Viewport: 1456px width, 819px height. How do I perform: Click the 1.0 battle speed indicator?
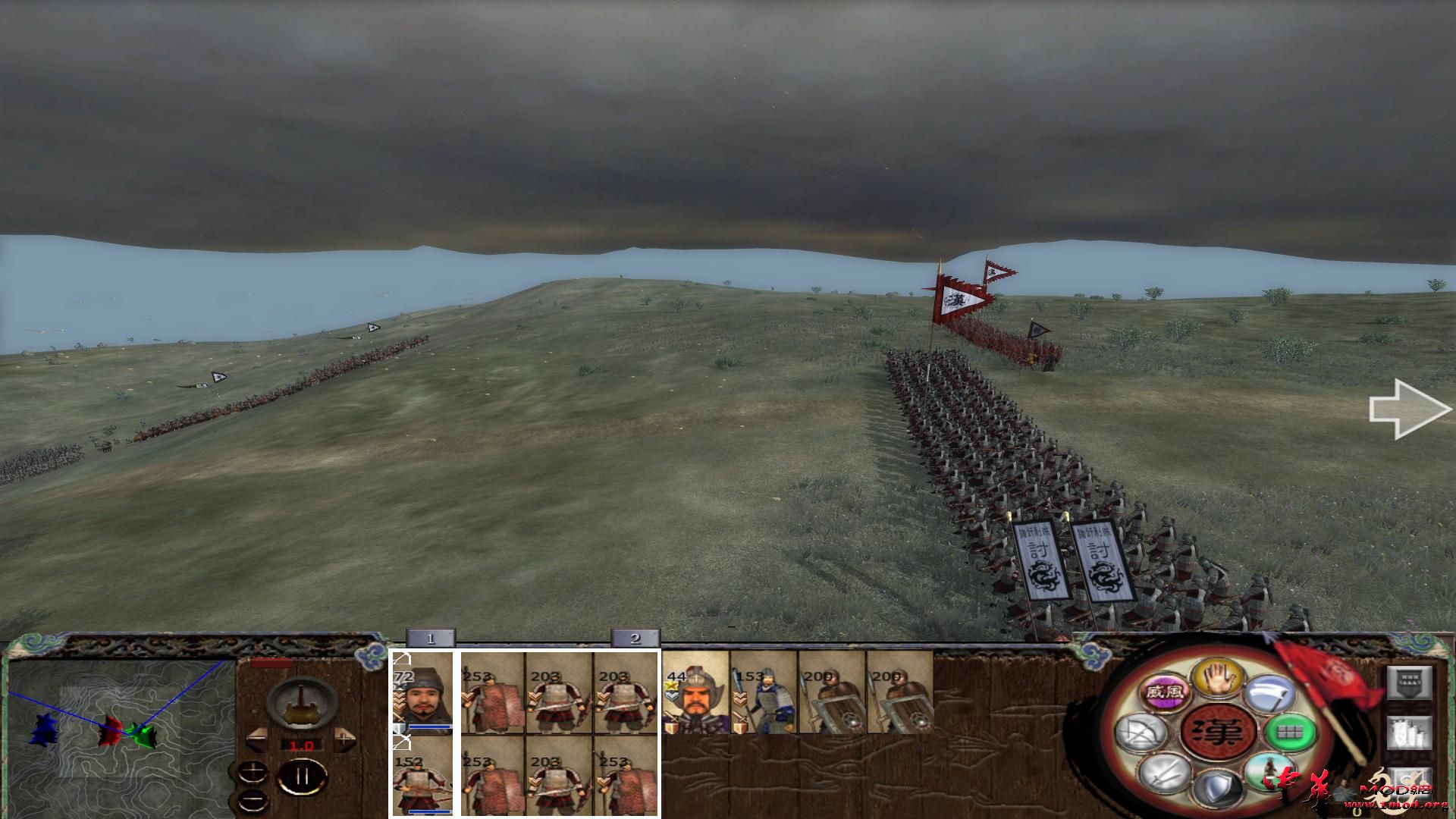point(301,745)
